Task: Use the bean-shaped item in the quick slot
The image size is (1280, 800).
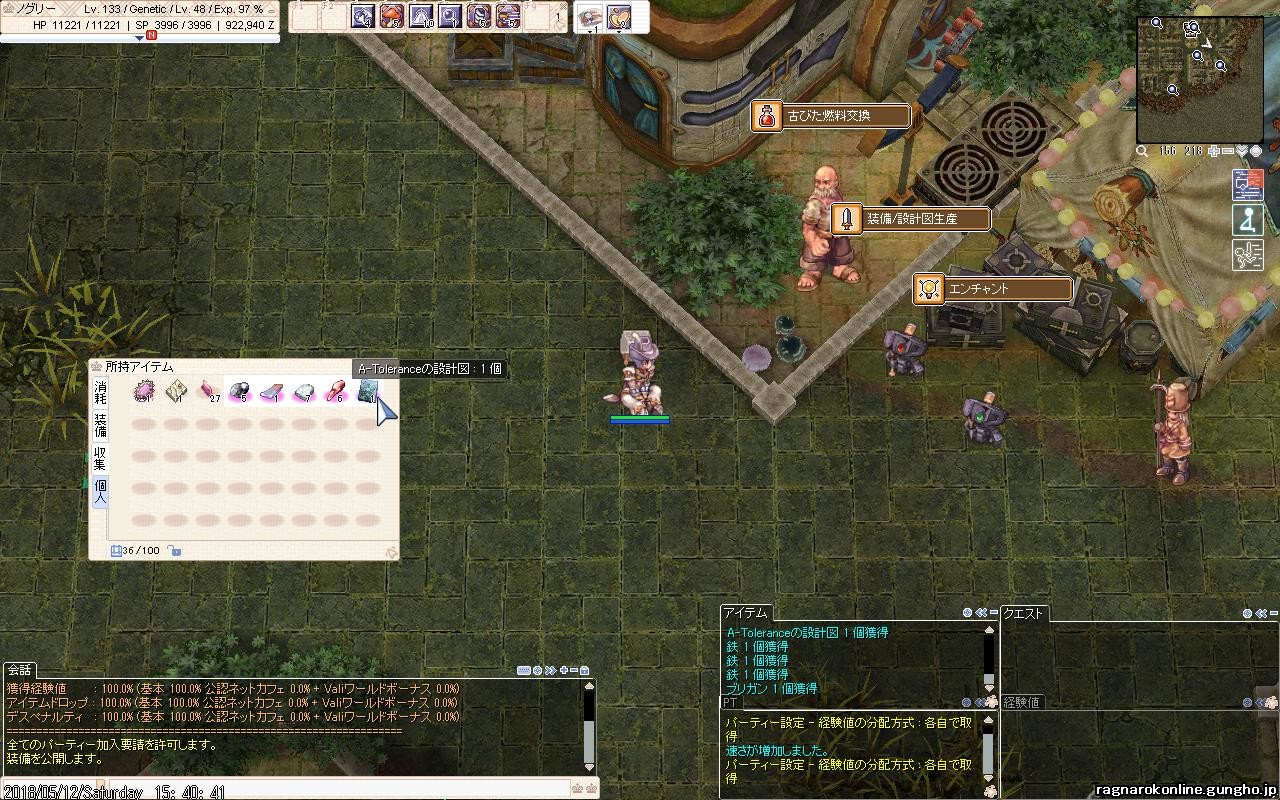Action: pyautogui.click(x=619, y=16)
